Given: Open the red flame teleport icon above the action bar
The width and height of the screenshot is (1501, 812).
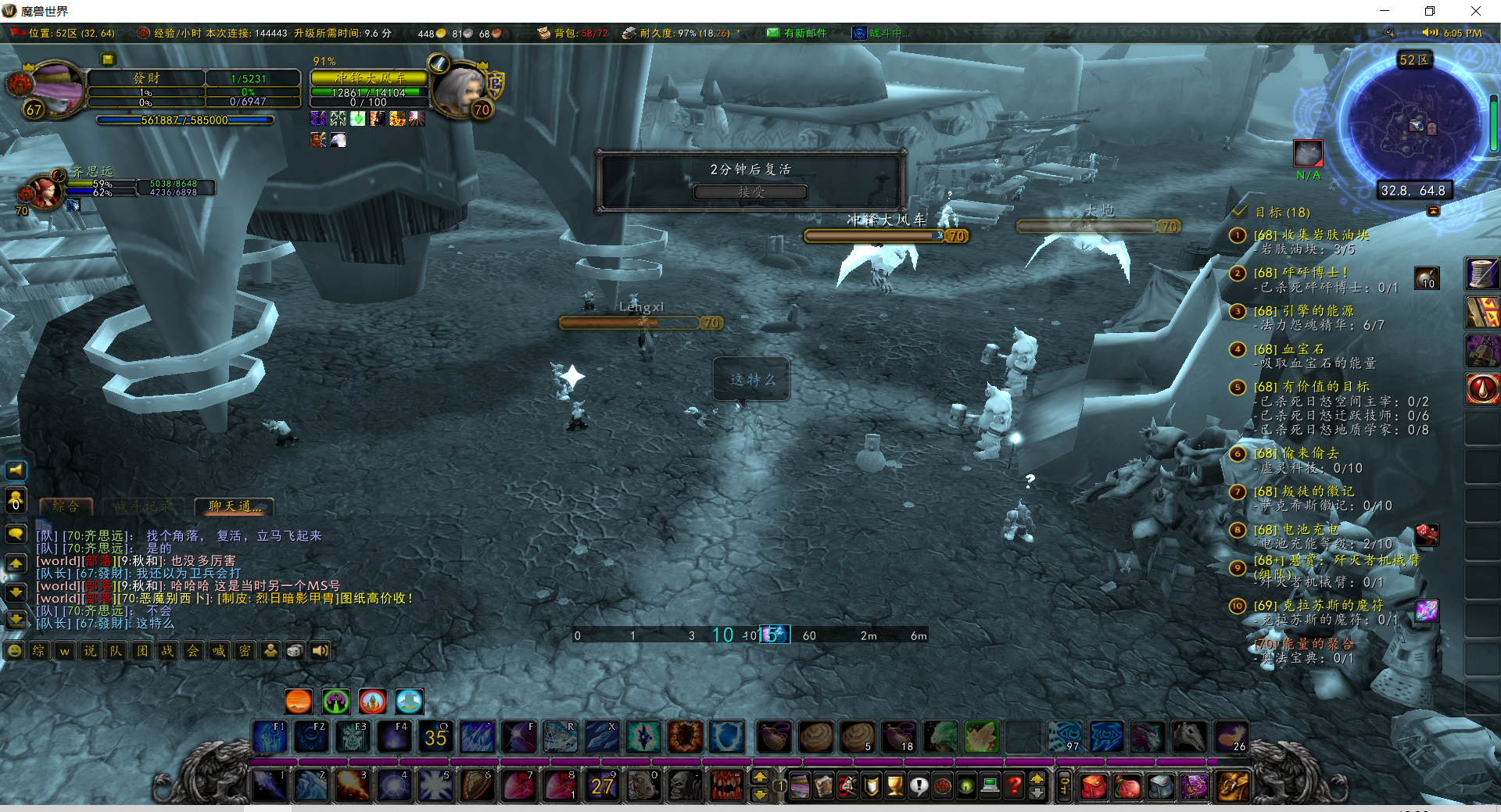Looking at the screenshot, I should 372,701.
